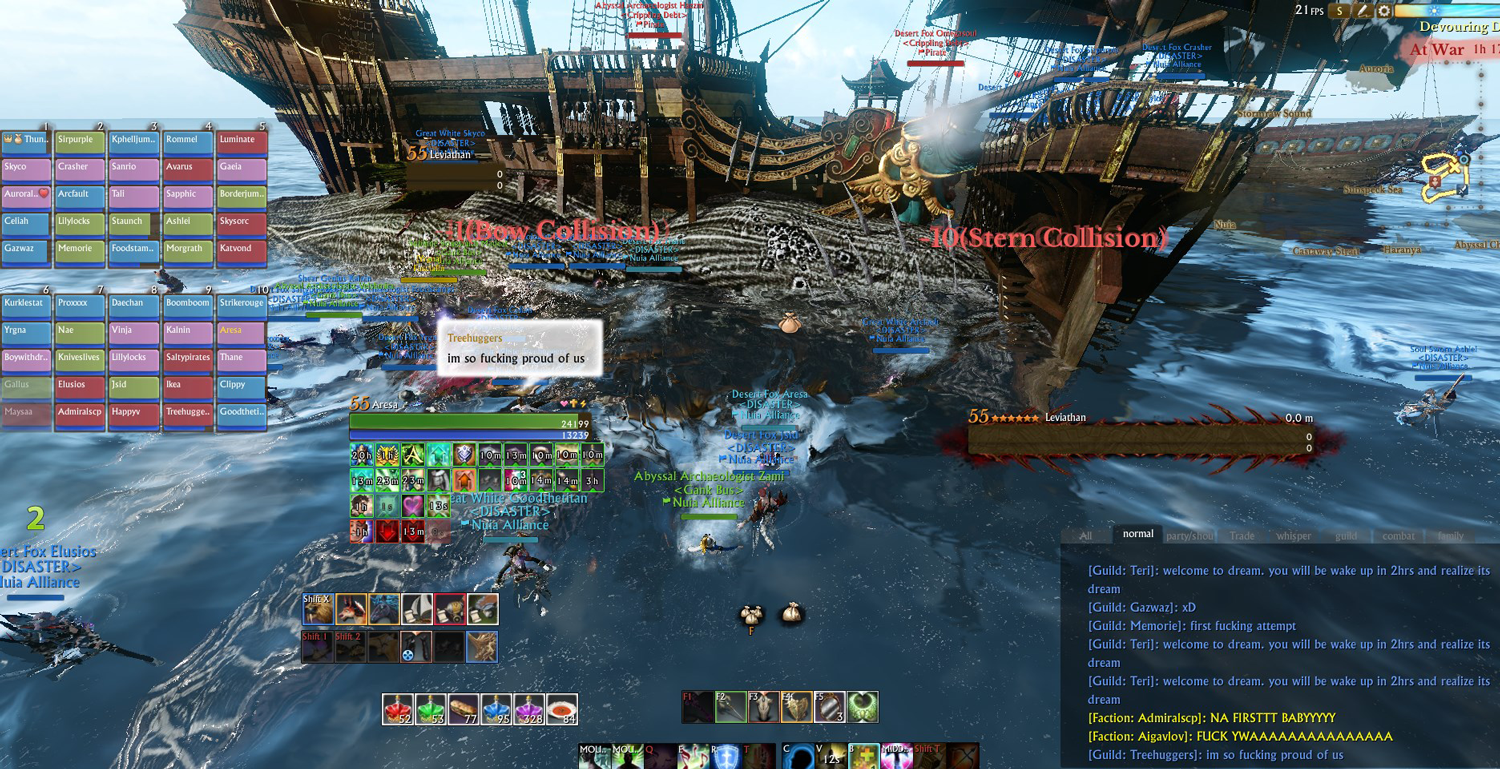Open settings with the gear icon

pos(1384,11)
